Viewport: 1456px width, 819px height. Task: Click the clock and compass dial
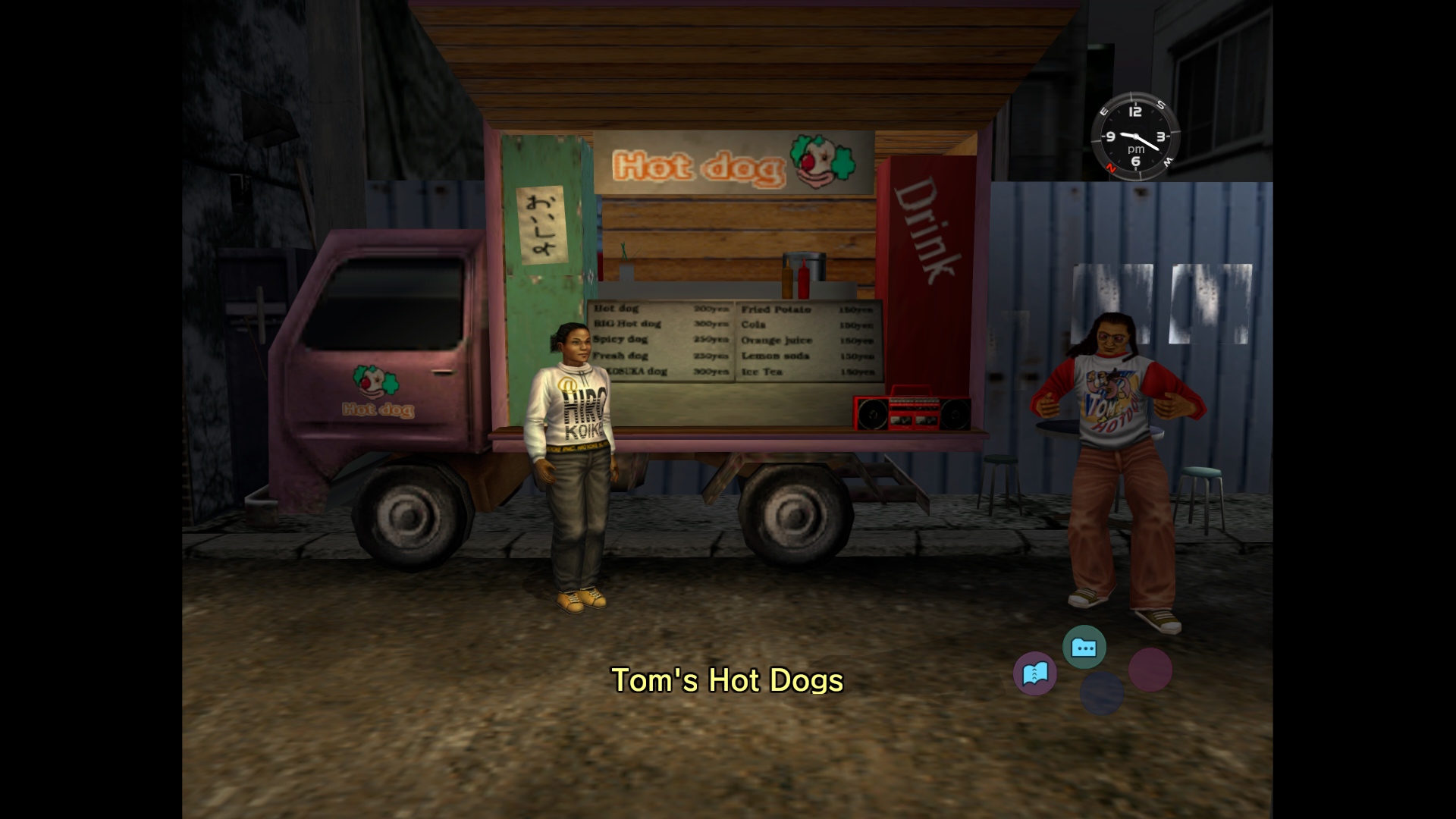[x=1135, y=137]
